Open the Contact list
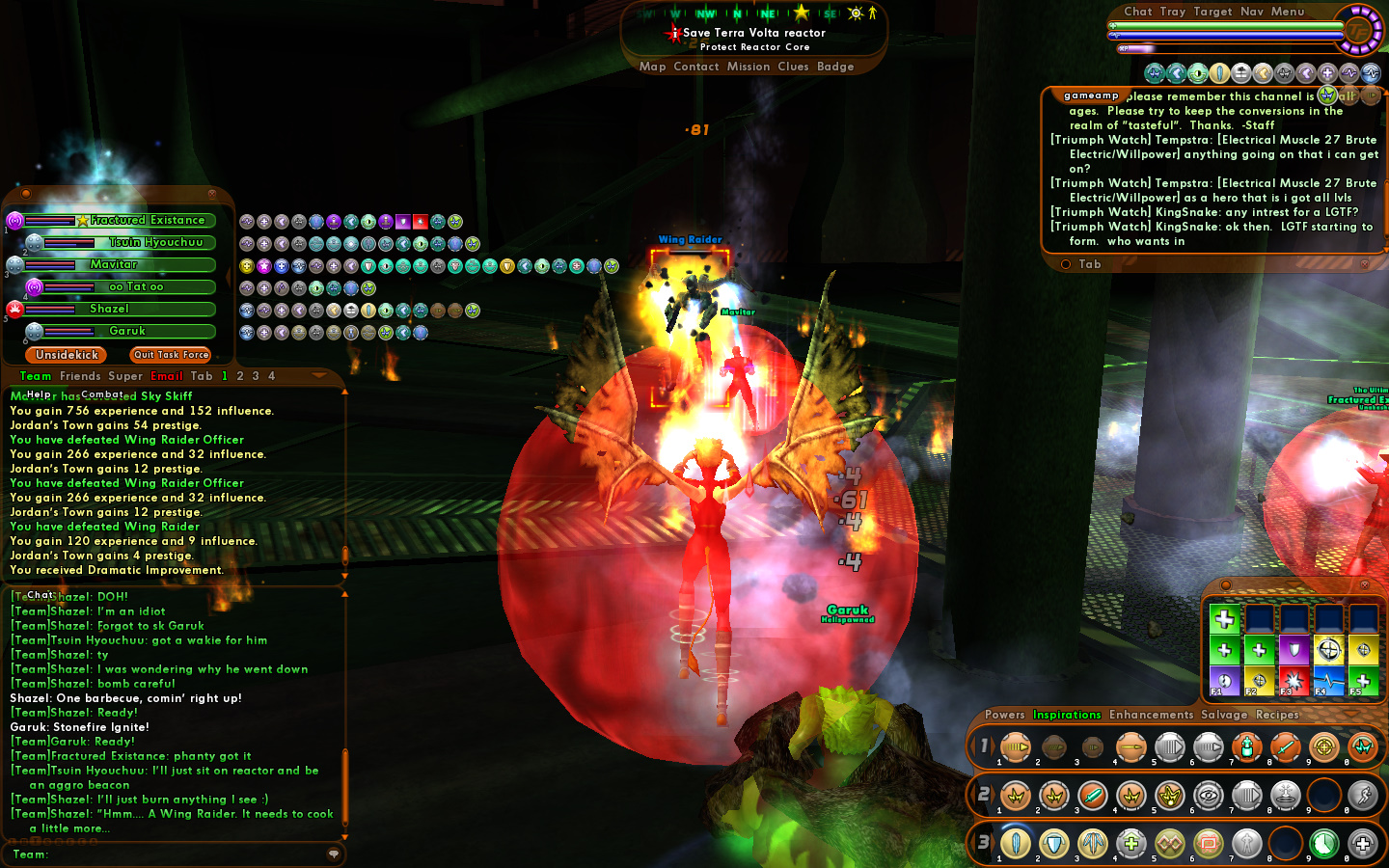This screenshot has width=1389, height=868. [x=695, y=67]
